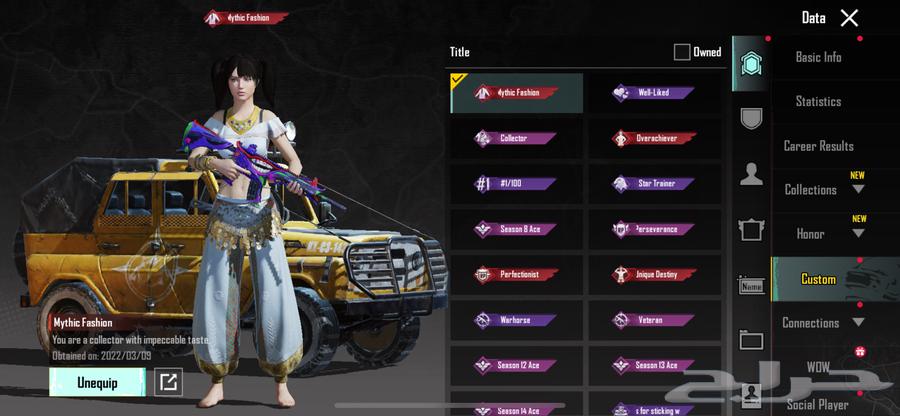Open the Basic Info section

(818, 57)
